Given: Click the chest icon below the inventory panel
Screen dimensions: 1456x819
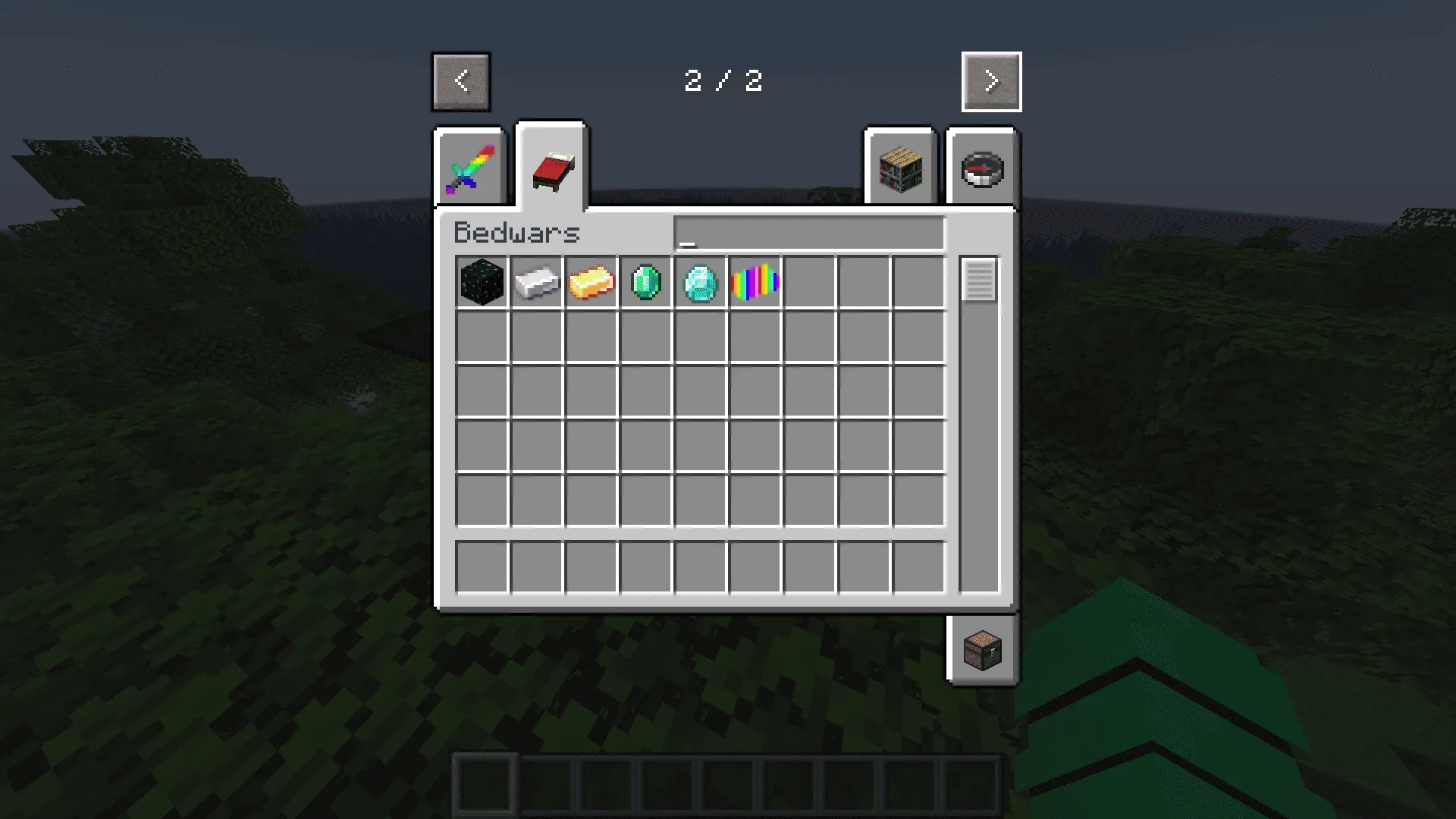Looking at the screenshot, I should [x=981, y=650].
